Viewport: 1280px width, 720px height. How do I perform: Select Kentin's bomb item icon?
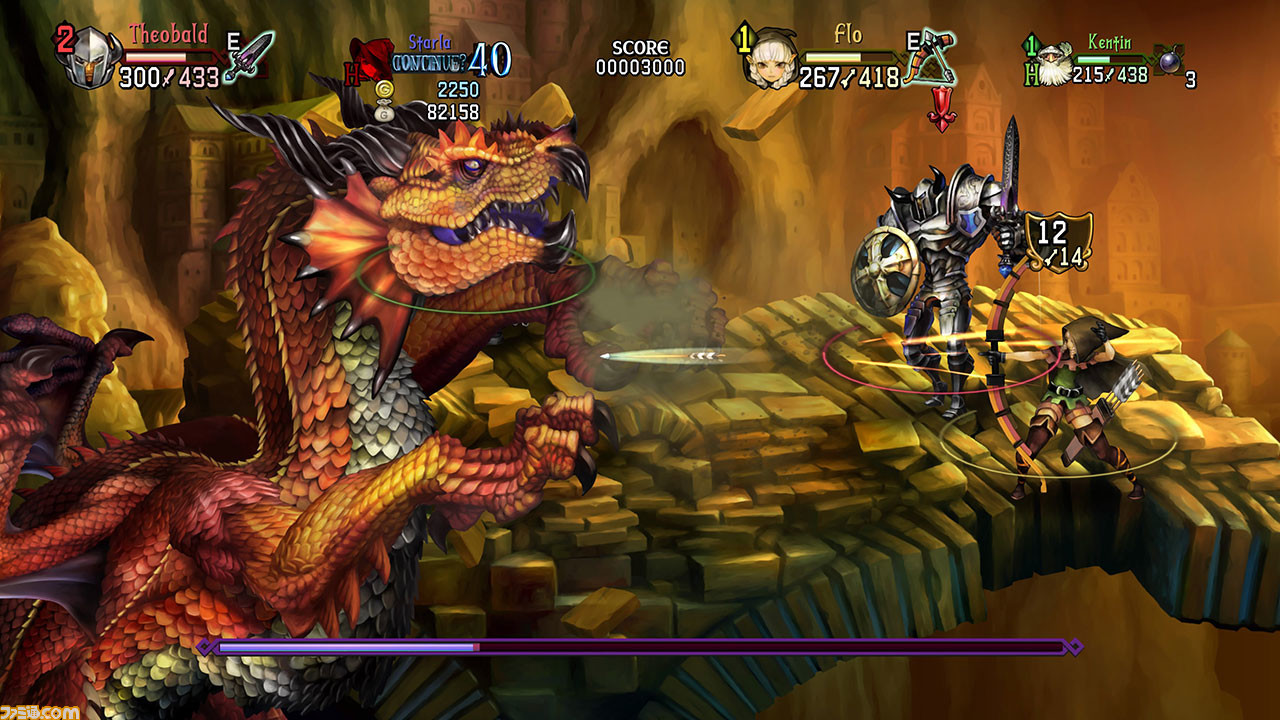pyautogui.click(x=1167, y=60)
